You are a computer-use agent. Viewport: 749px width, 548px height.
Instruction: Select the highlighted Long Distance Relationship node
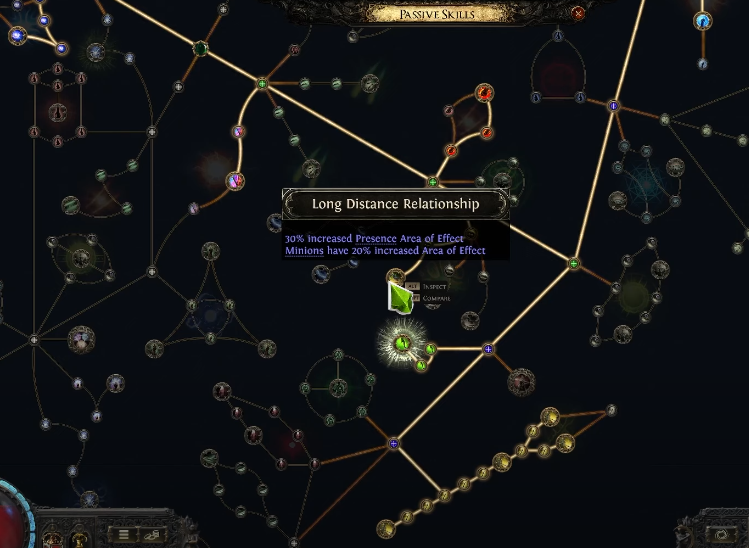pos(403,344)
